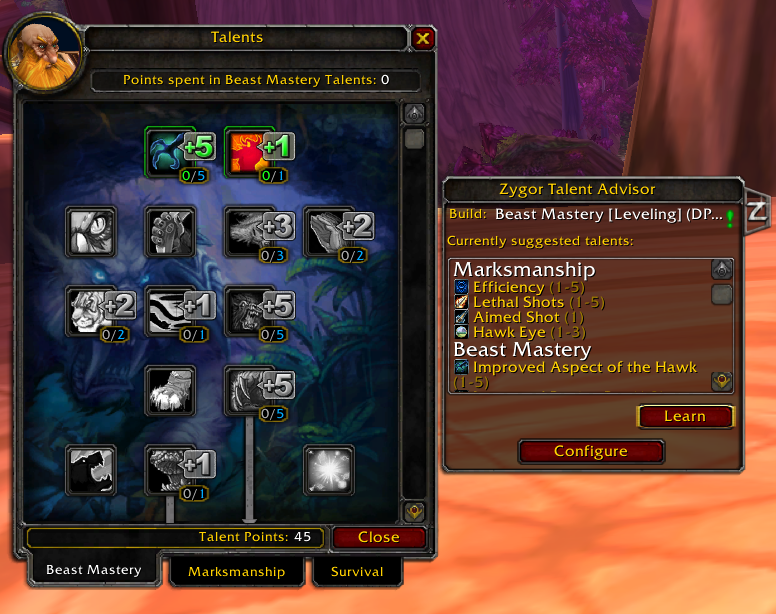Open Zygor advisor Configure options
Image resolution: width=776 pixels, height=614 pixels.
tap(590, 451)
